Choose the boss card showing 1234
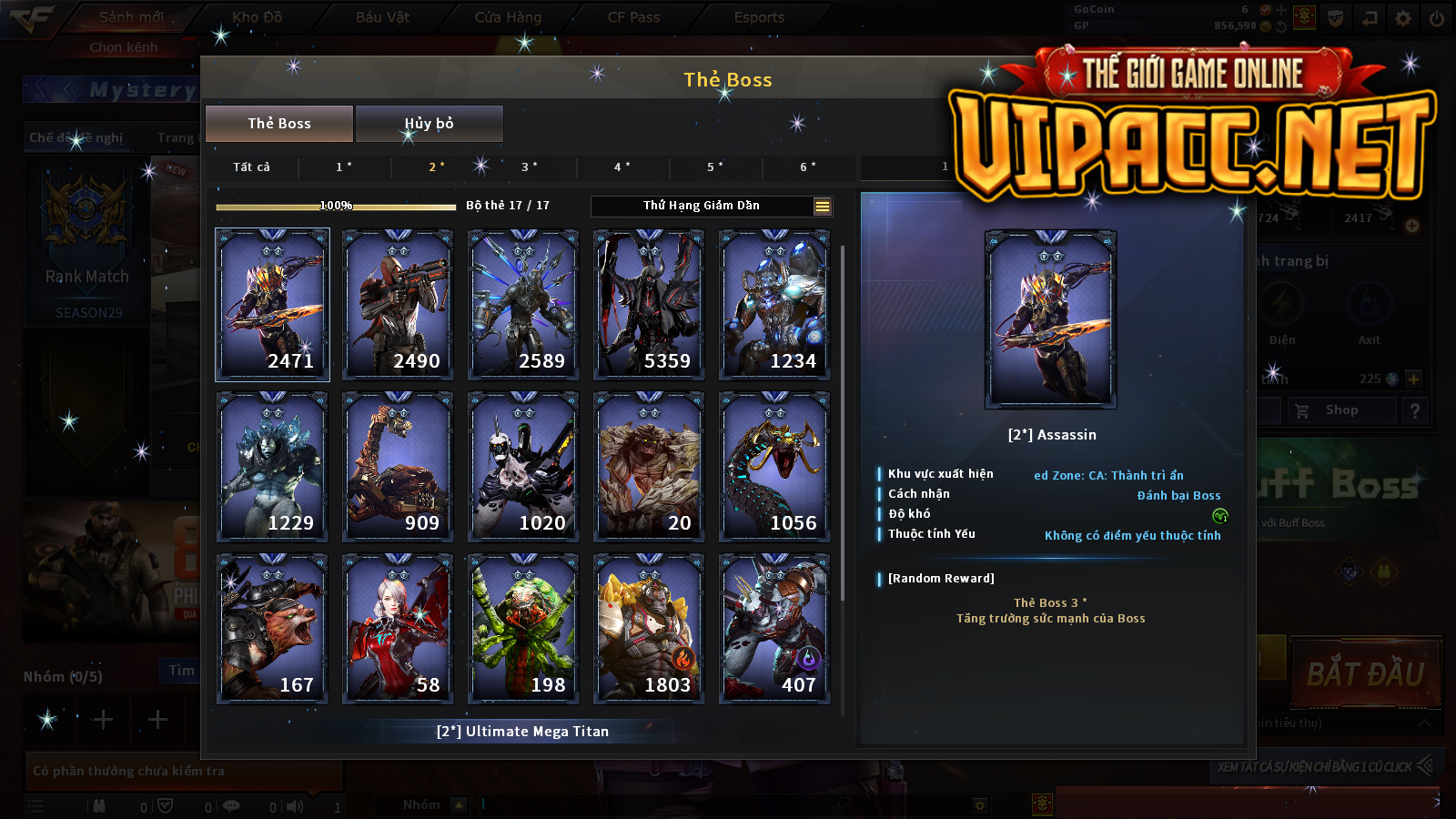The image size is (1456, 819). coord(774,304)
